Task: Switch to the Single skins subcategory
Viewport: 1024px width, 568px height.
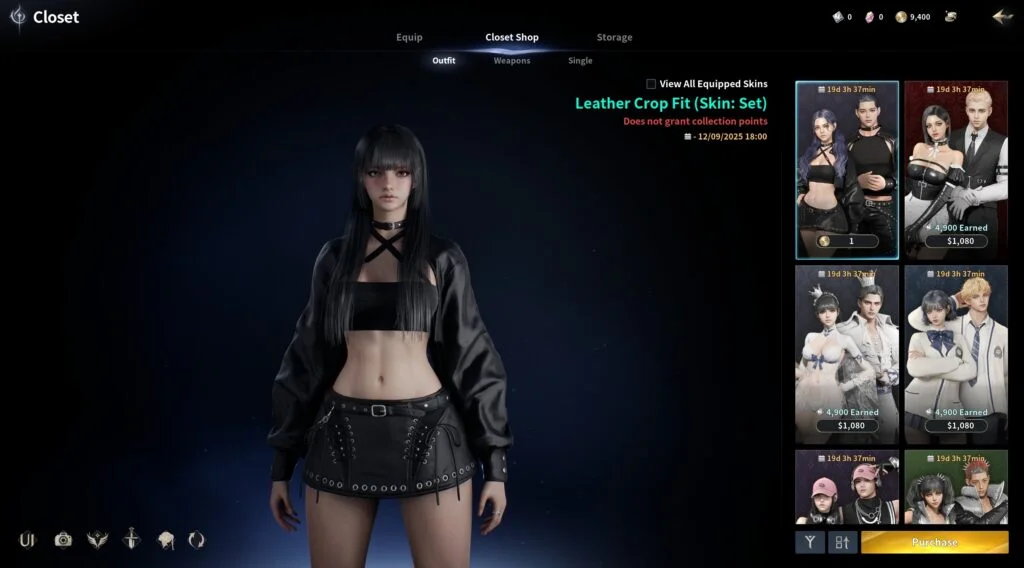Action: [x=580, y=61]
